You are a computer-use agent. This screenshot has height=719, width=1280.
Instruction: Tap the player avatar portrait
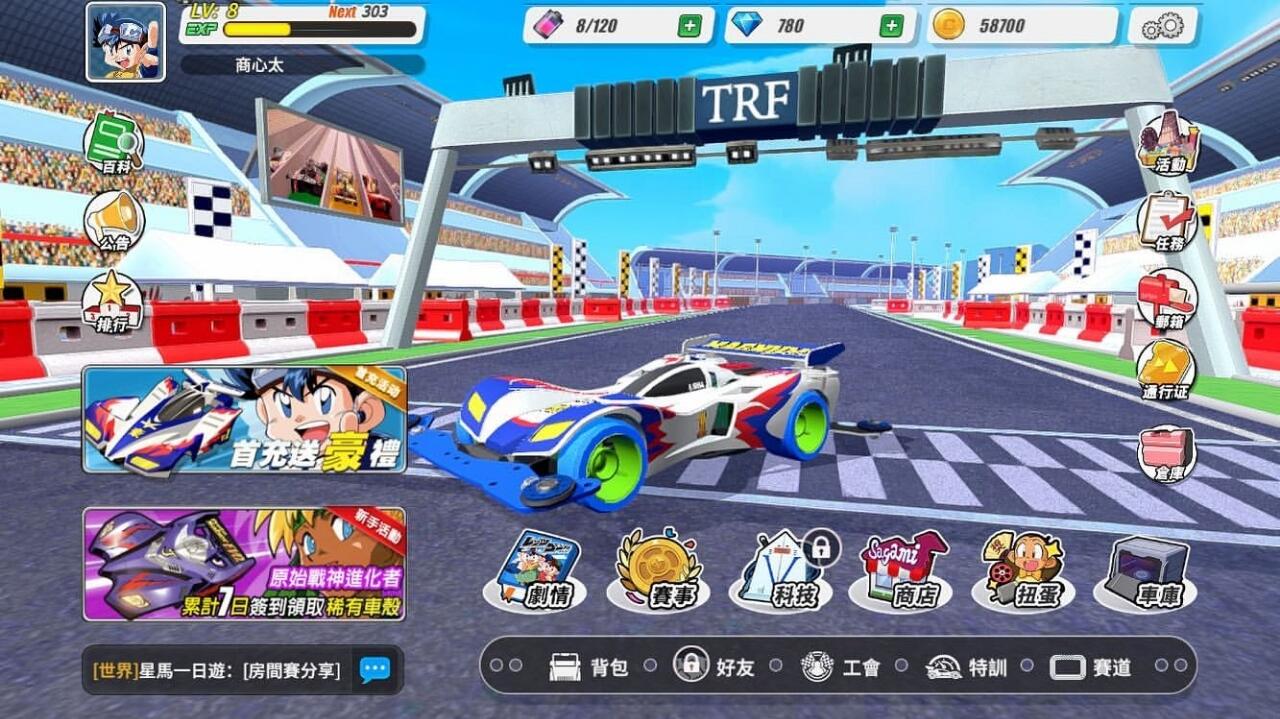125,42
